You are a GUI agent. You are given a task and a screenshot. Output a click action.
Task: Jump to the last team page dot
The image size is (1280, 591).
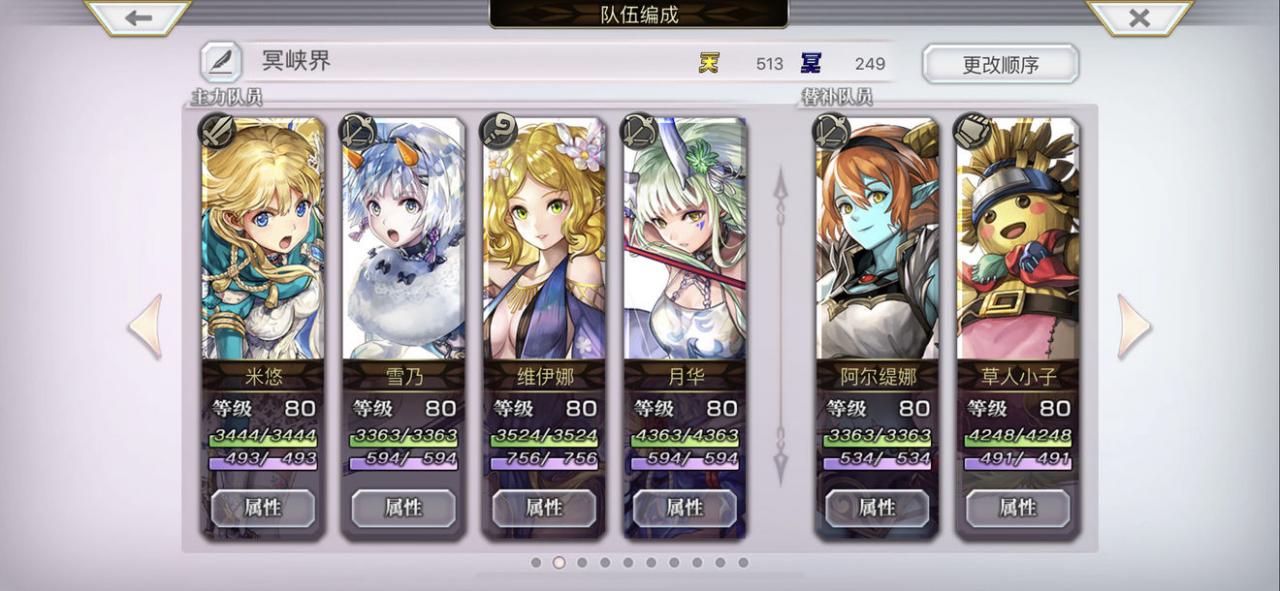(743, 563)
